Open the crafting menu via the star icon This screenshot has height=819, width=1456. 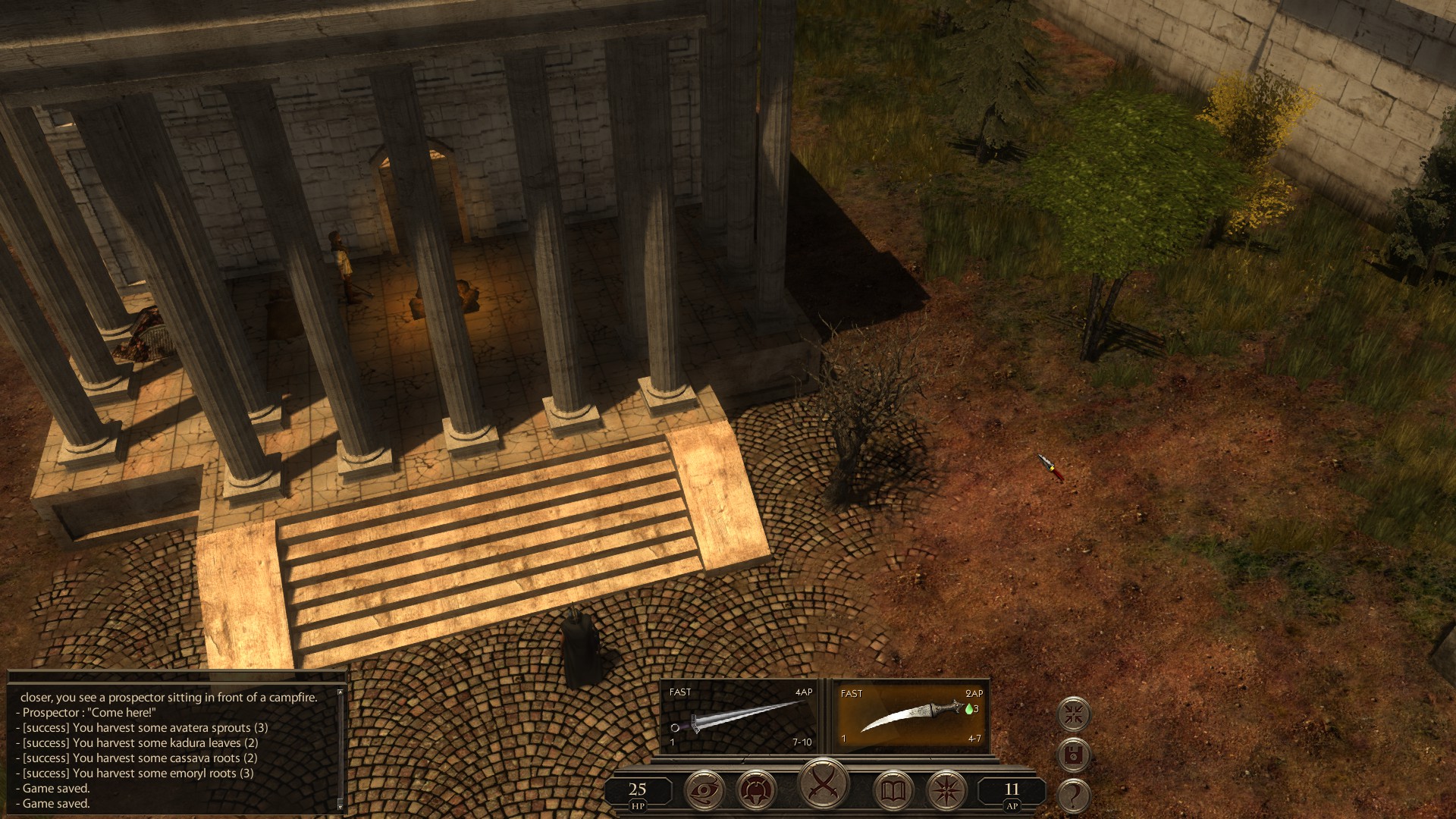coord(947,789)
